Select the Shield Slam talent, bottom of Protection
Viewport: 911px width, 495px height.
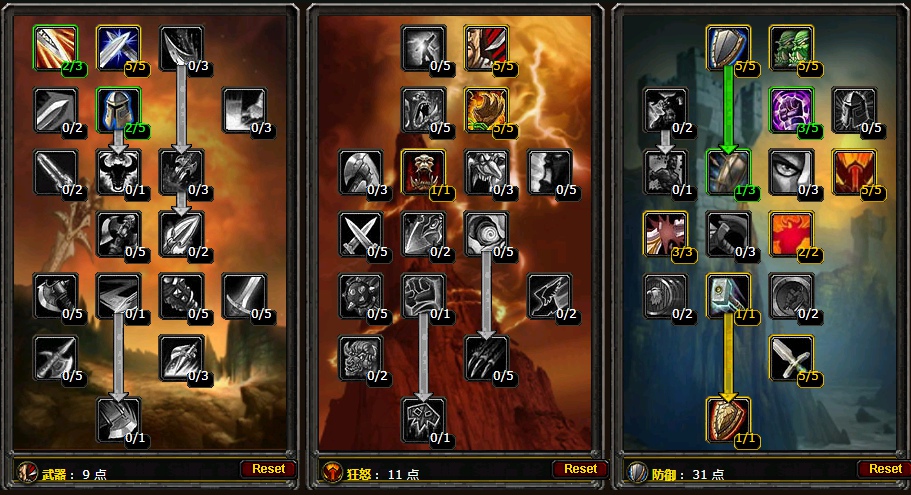[x=728, y=419]
